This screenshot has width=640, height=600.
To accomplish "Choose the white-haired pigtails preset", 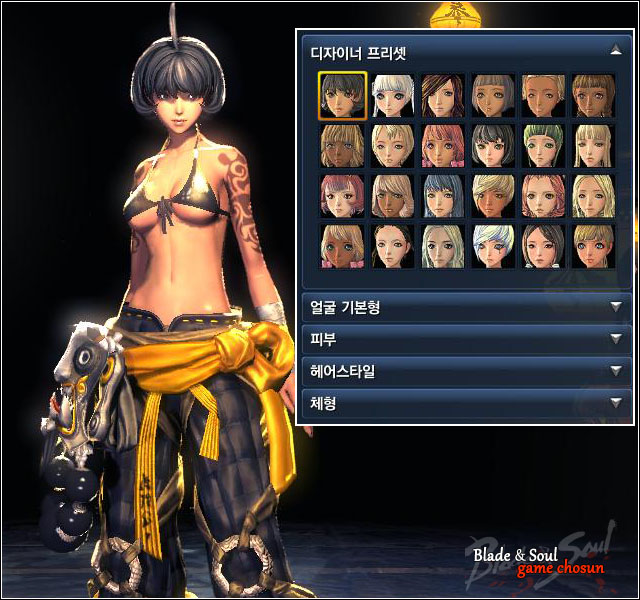I will coord(392,96).
